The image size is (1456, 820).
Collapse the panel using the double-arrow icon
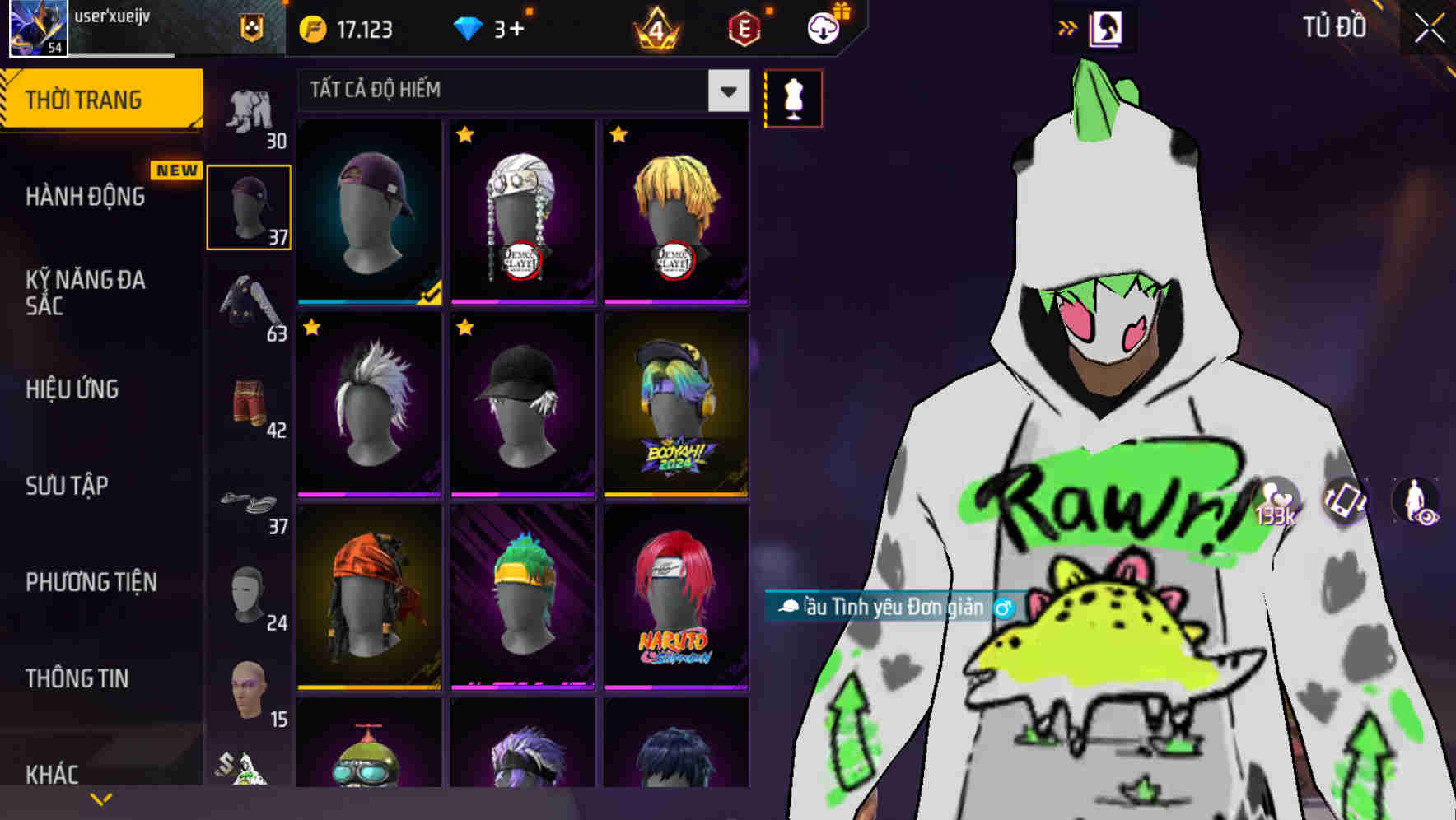pyautogui.click(x=1068, y=26)
